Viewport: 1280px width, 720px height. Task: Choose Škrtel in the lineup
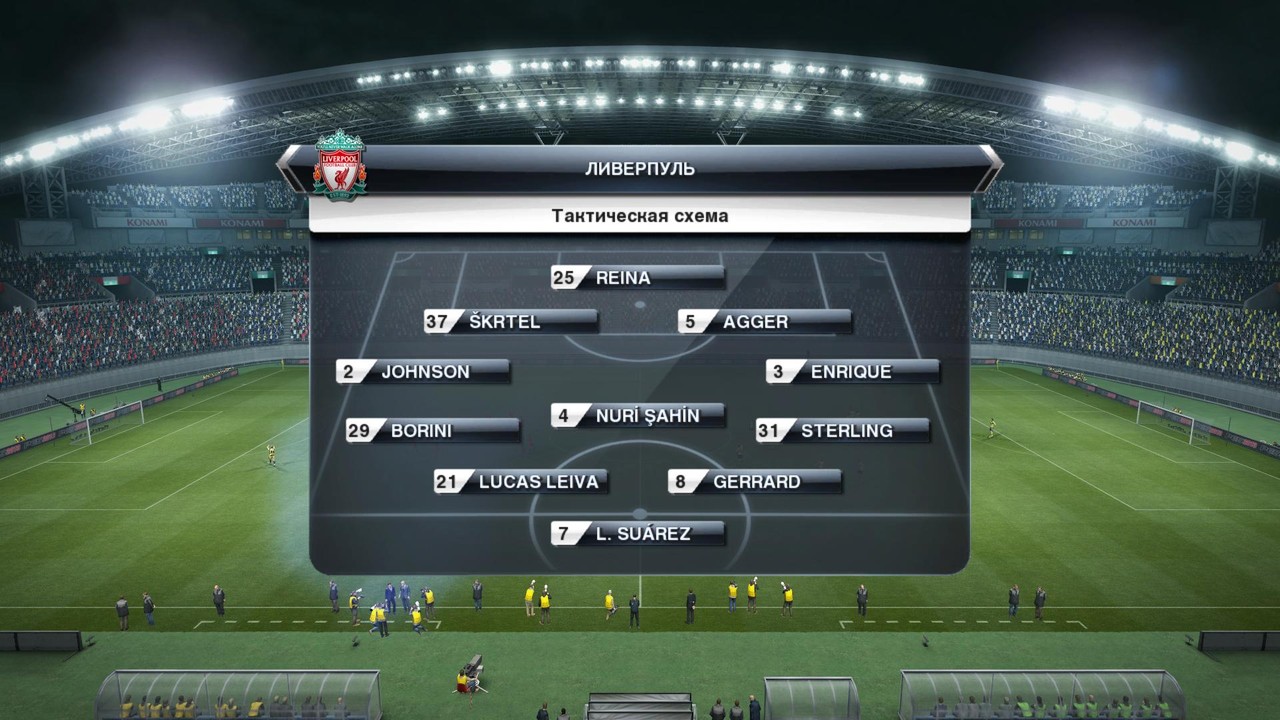point(511,322)
